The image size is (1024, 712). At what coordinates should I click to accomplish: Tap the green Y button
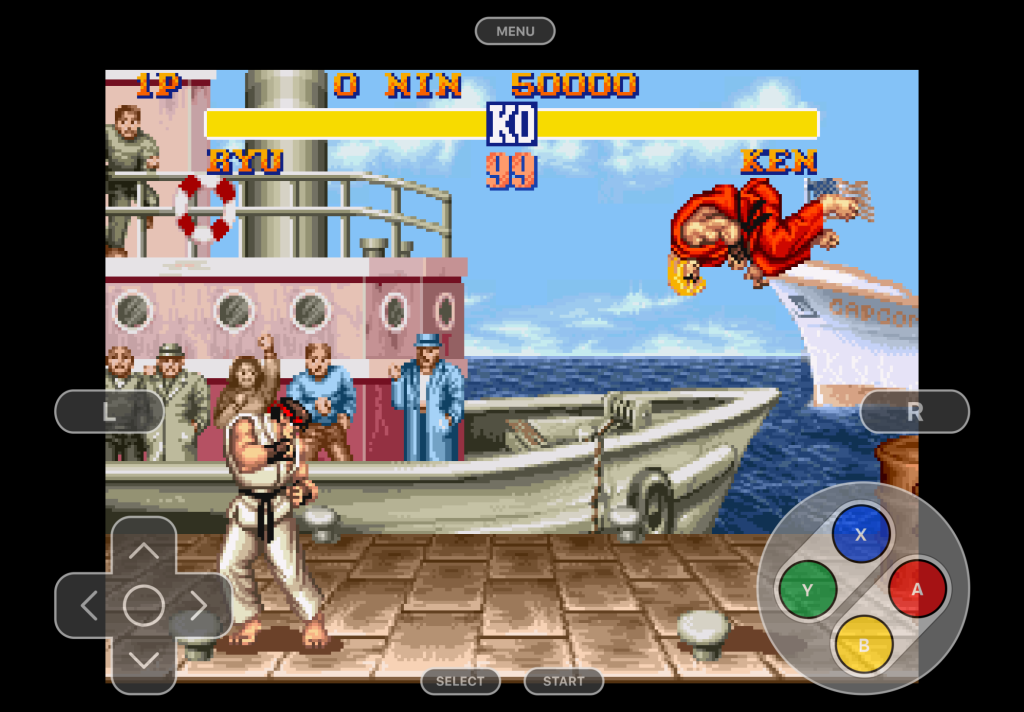point(807,589)
